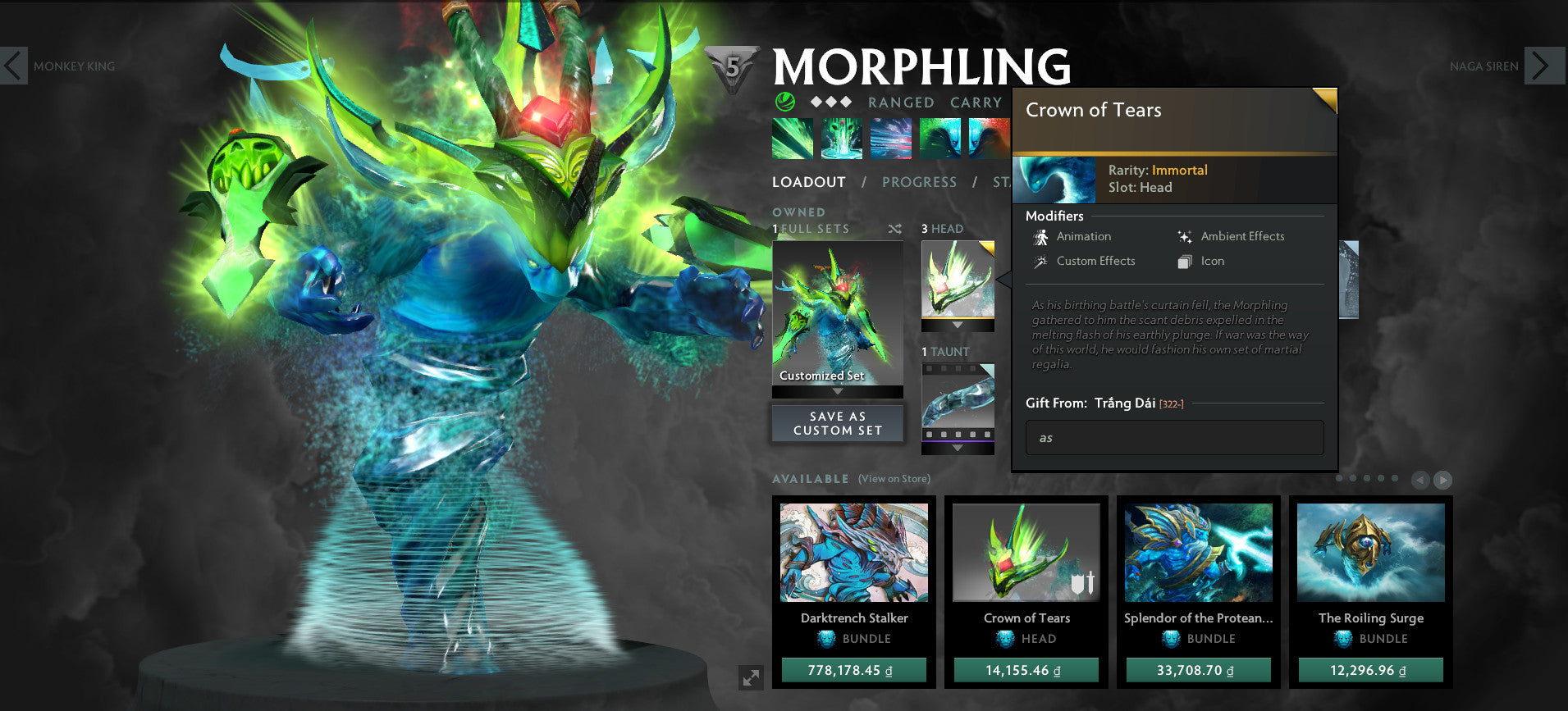Click the shuffle icon beside 1 FULL SETS
Image resolution: width=1568 pixels, height=711 pixels.
point(896,229)
